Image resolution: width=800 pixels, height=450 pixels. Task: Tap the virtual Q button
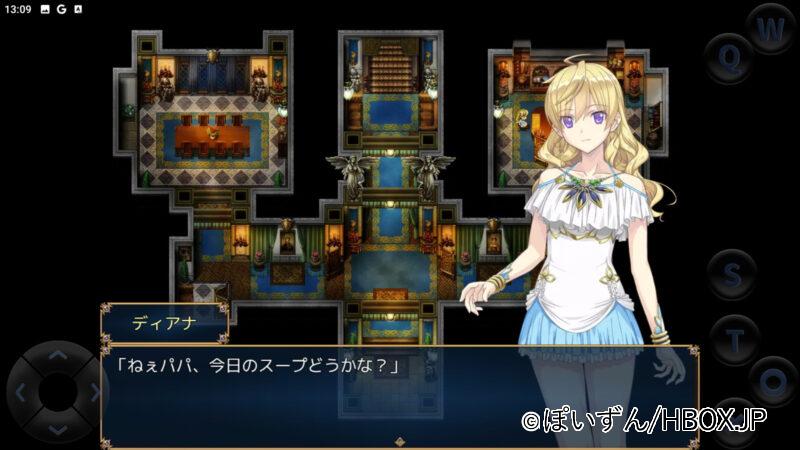tap(730, 58)
